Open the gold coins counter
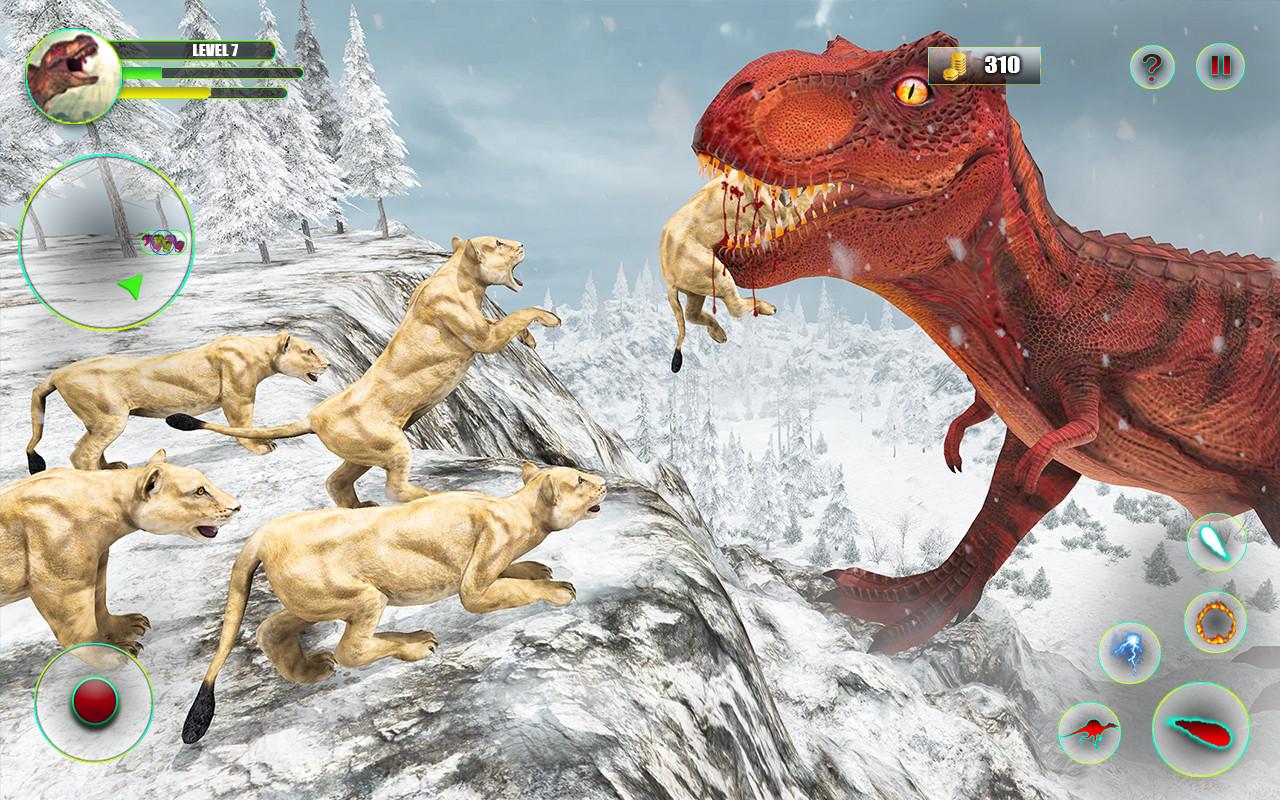This screenshot has height=800, width=1280. [x=984, y=66]
